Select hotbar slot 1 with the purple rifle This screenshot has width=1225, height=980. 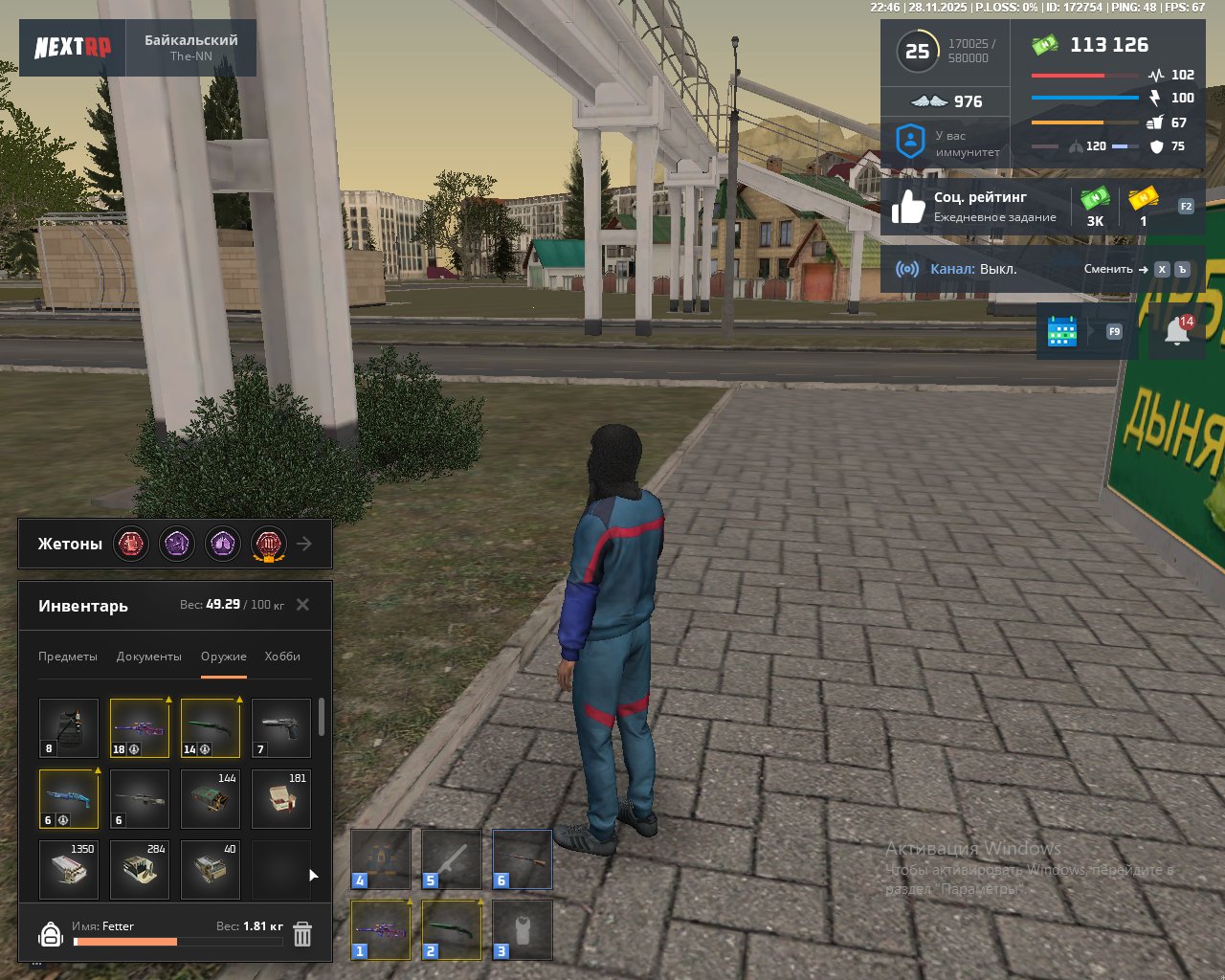coord(381,929)
